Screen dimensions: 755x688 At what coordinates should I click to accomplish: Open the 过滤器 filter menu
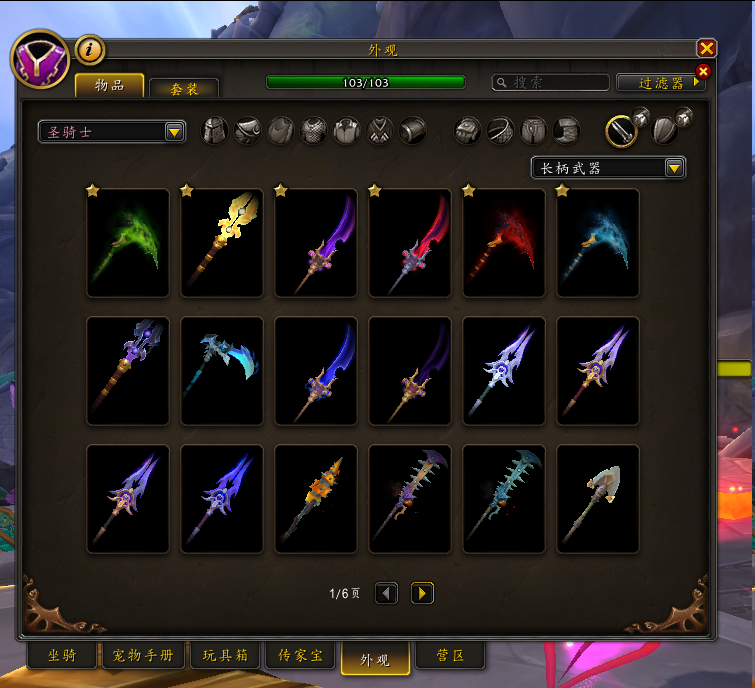tap(660, 83)
